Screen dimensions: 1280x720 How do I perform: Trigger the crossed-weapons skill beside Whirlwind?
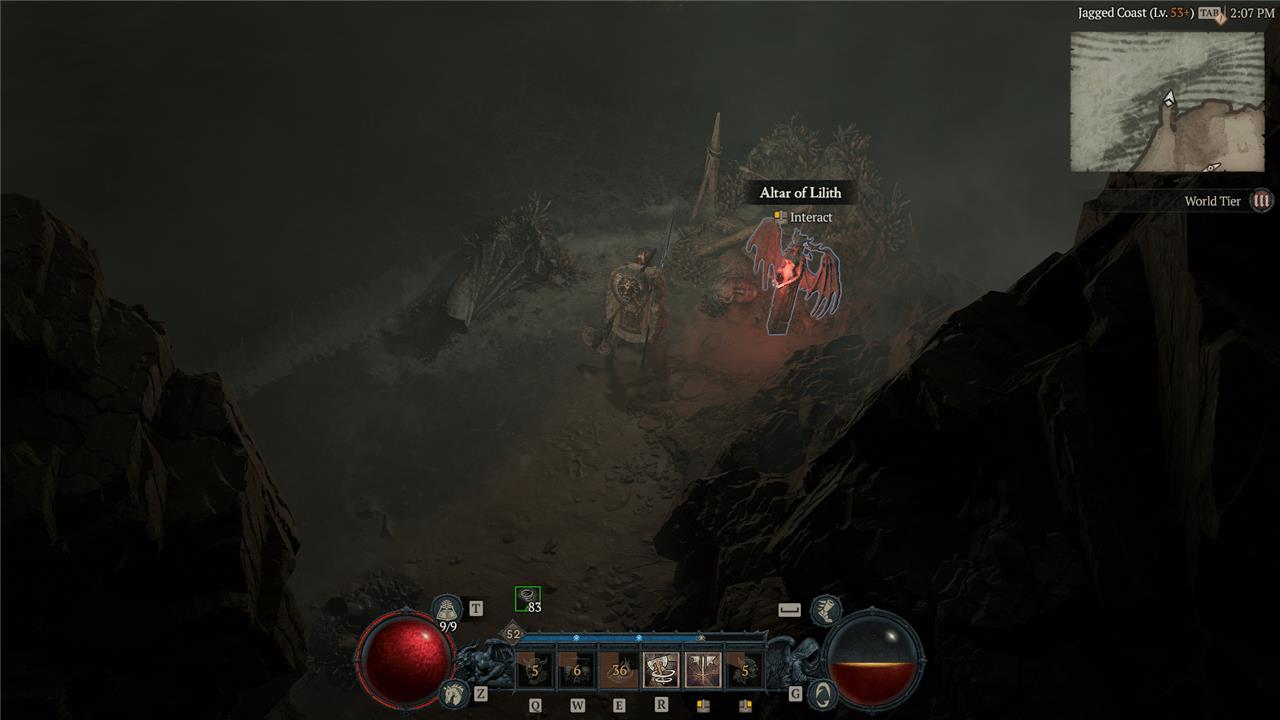703,670
